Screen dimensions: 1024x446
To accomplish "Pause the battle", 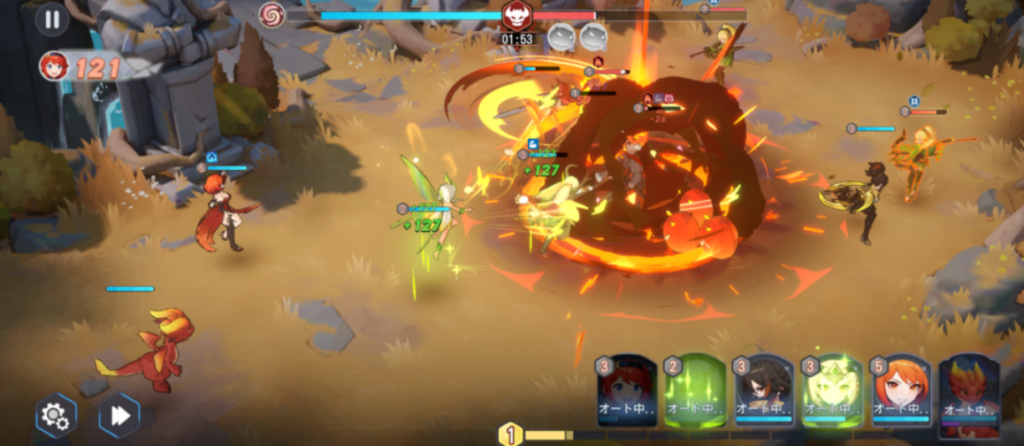I will point(51,19).
